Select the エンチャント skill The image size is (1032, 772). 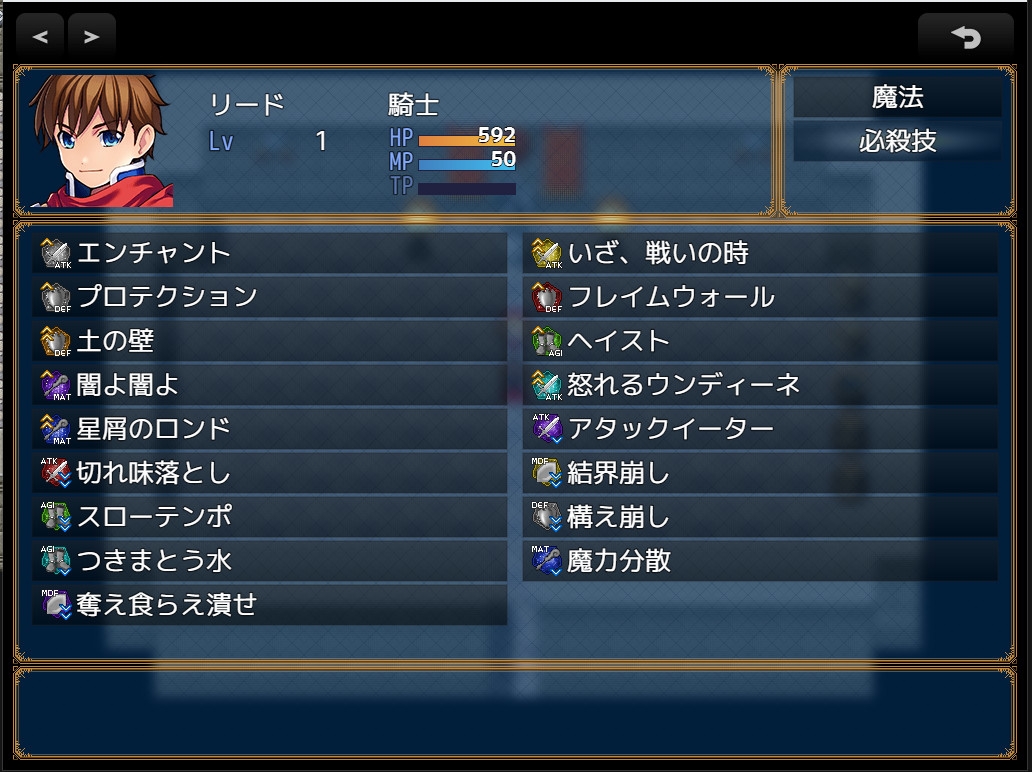pyautogui.click(x=270, y=253)
